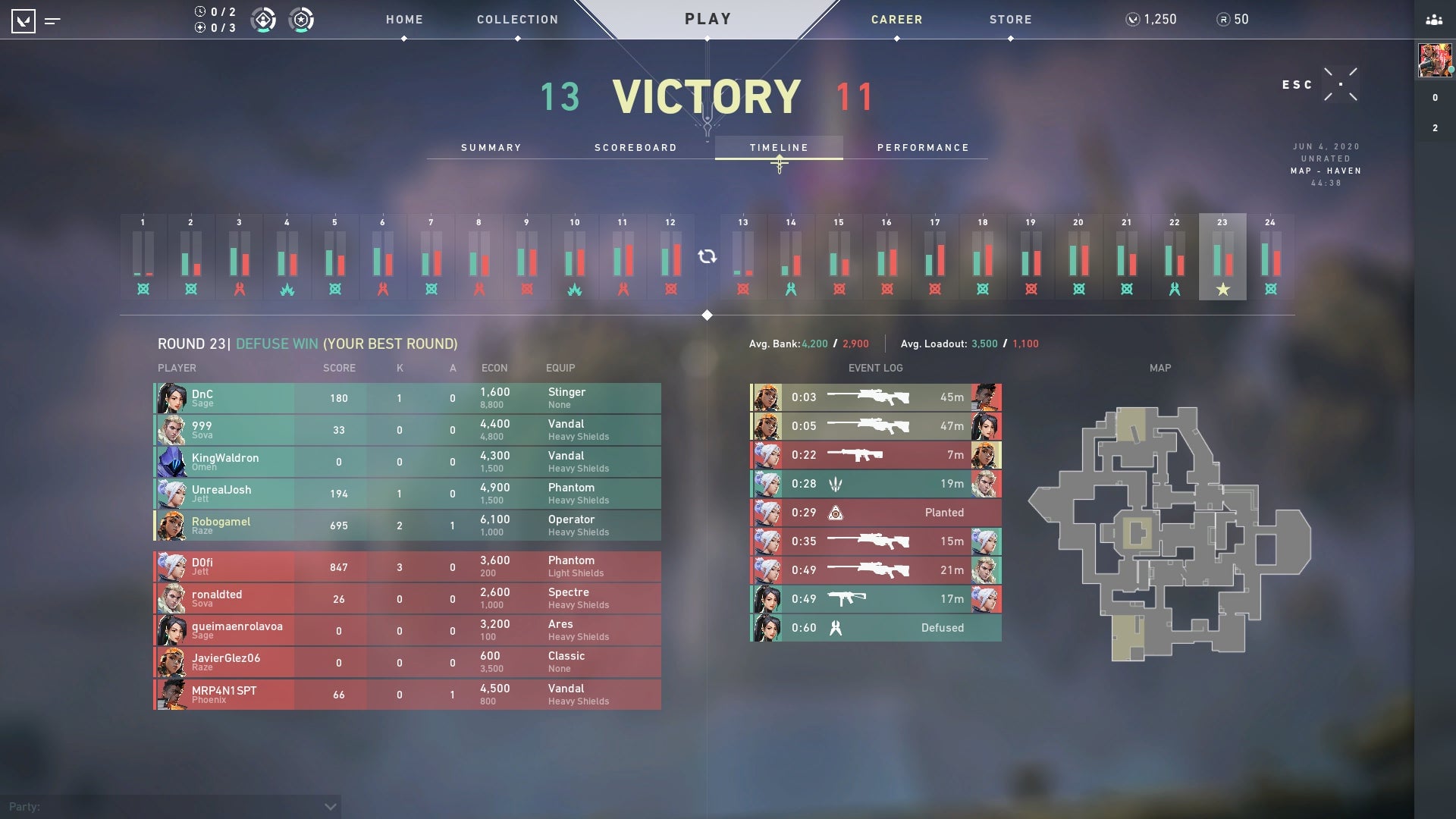Click the ESC expand control top right
Image resolution: width=1456 pixels, height=819 pixels.
[1341, 85]
